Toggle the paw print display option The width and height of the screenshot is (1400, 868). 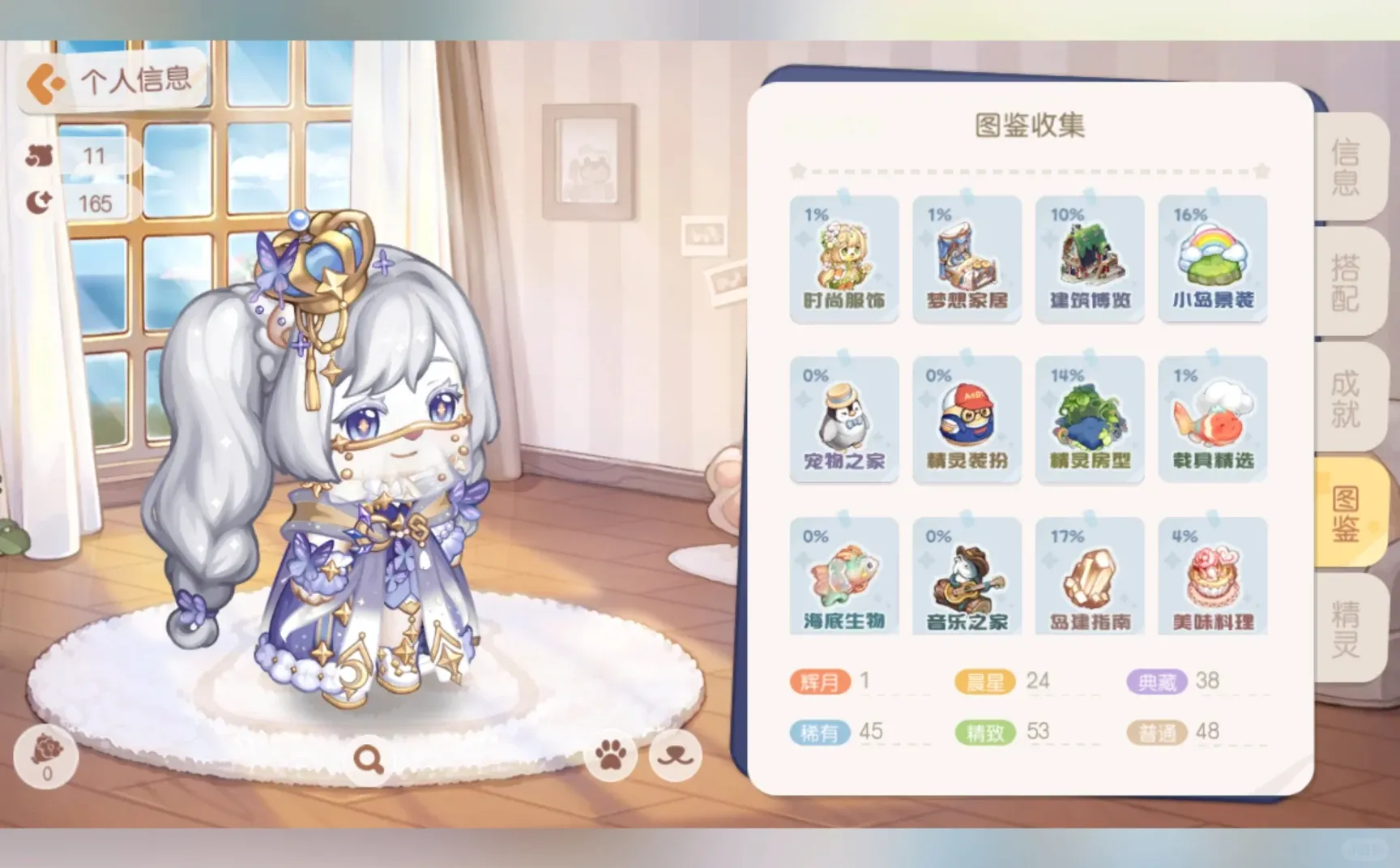(x=611, y=758)
